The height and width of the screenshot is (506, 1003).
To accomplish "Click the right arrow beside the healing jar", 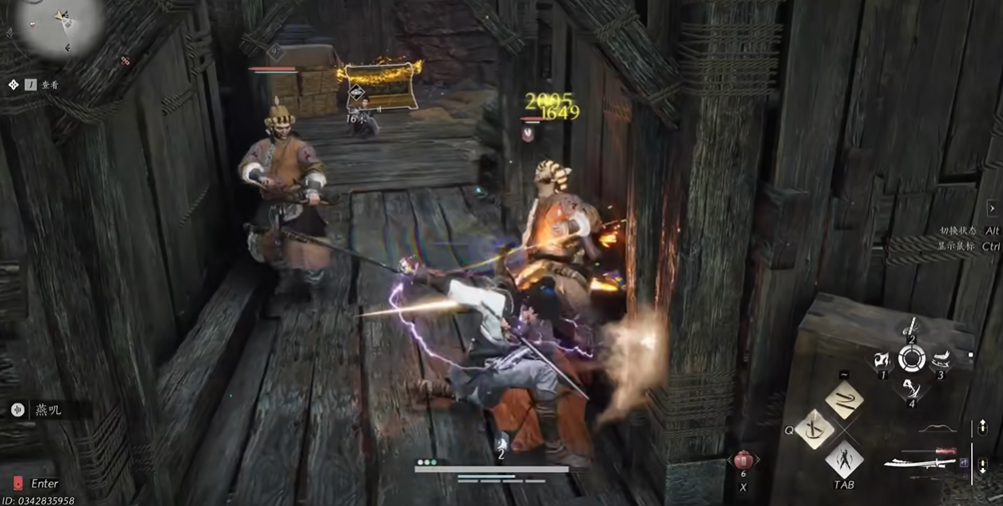I will point(759,460).
